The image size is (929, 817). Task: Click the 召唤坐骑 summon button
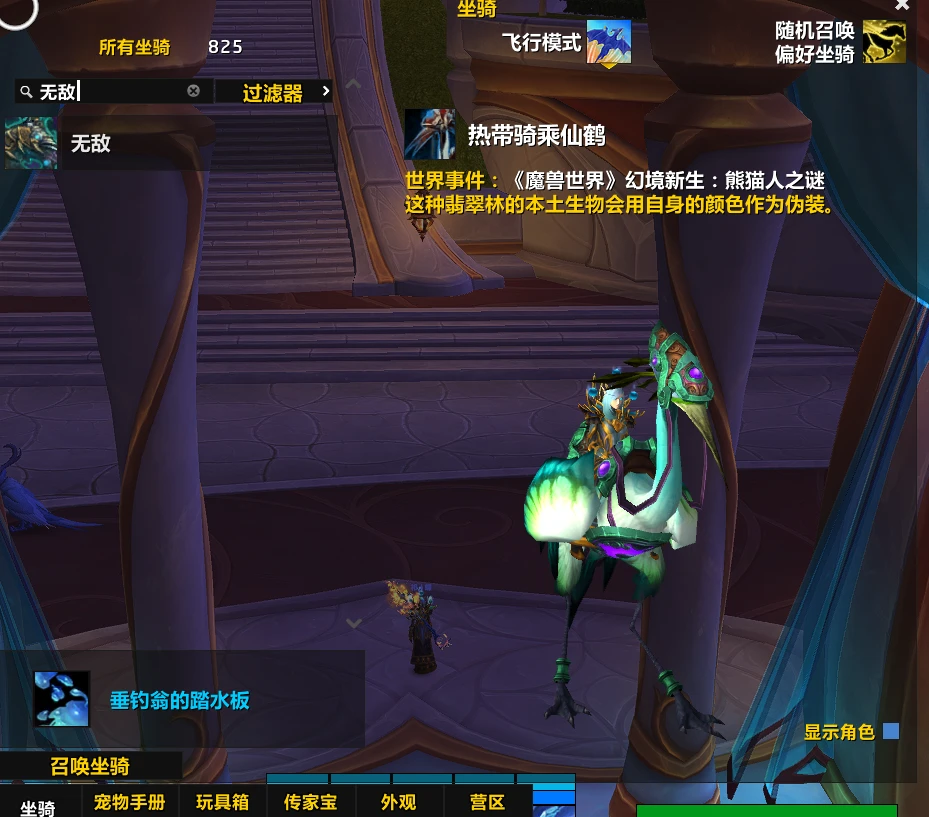pyautogui.click(x=90, y=767)
